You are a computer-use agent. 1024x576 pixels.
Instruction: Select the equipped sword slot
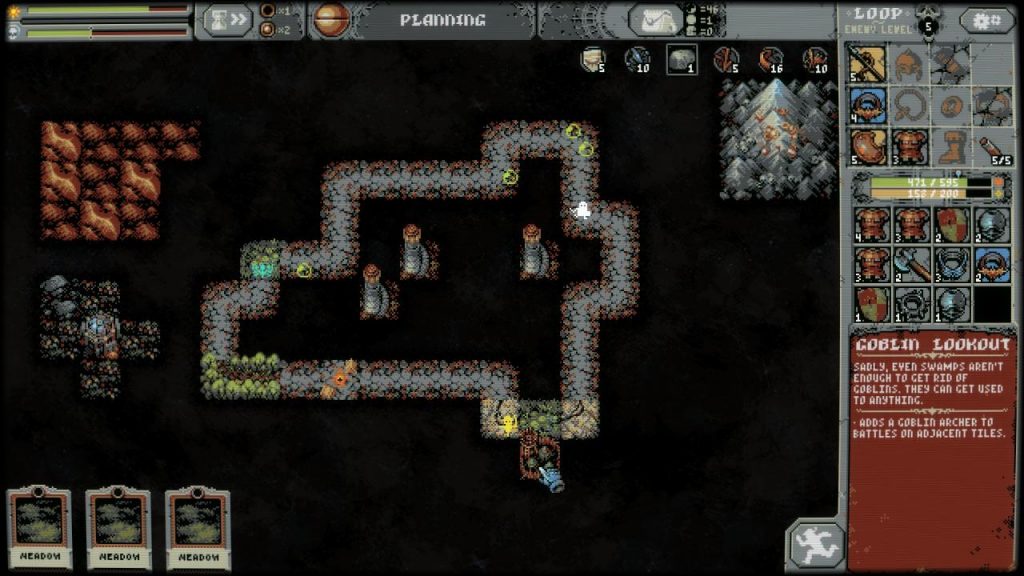click(x=867, y=65)
